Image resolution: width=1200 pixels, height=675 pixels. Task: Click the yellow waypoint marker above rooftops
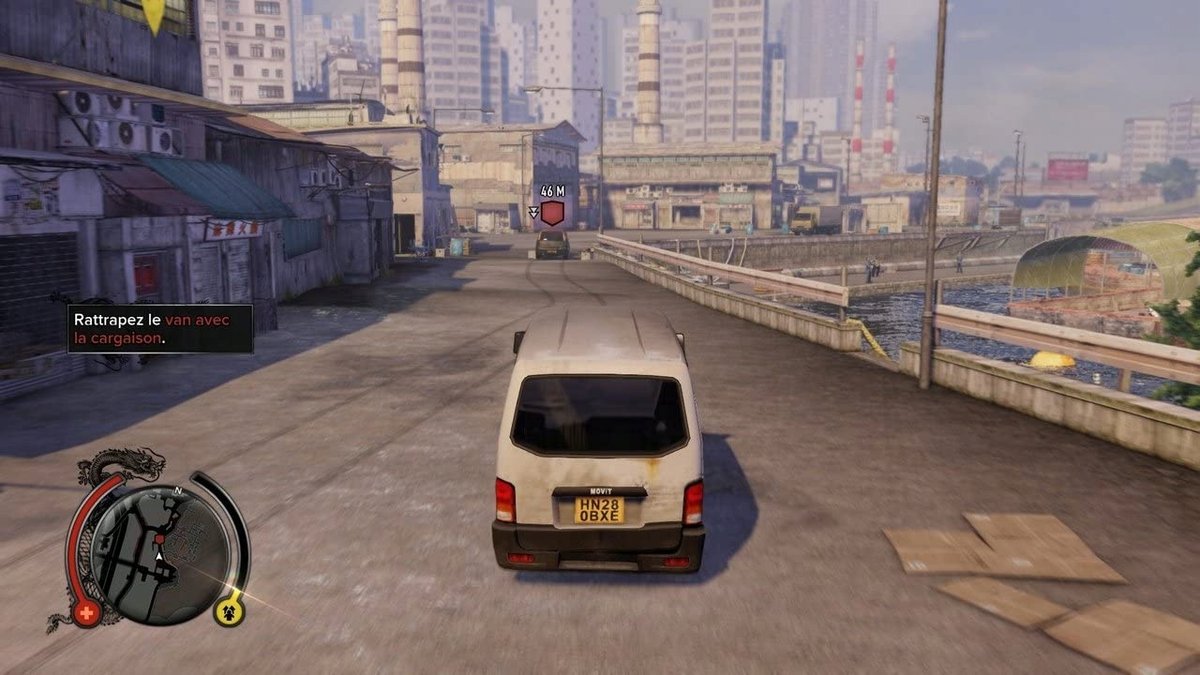tap(153, 13)
